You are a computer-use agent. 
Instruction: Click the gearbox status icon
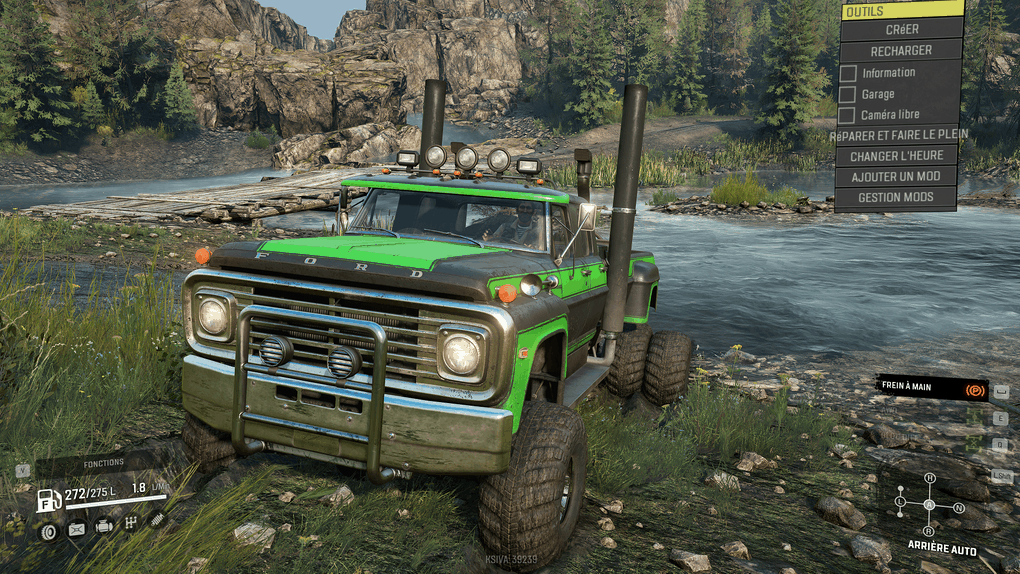(x=130, y=524)
